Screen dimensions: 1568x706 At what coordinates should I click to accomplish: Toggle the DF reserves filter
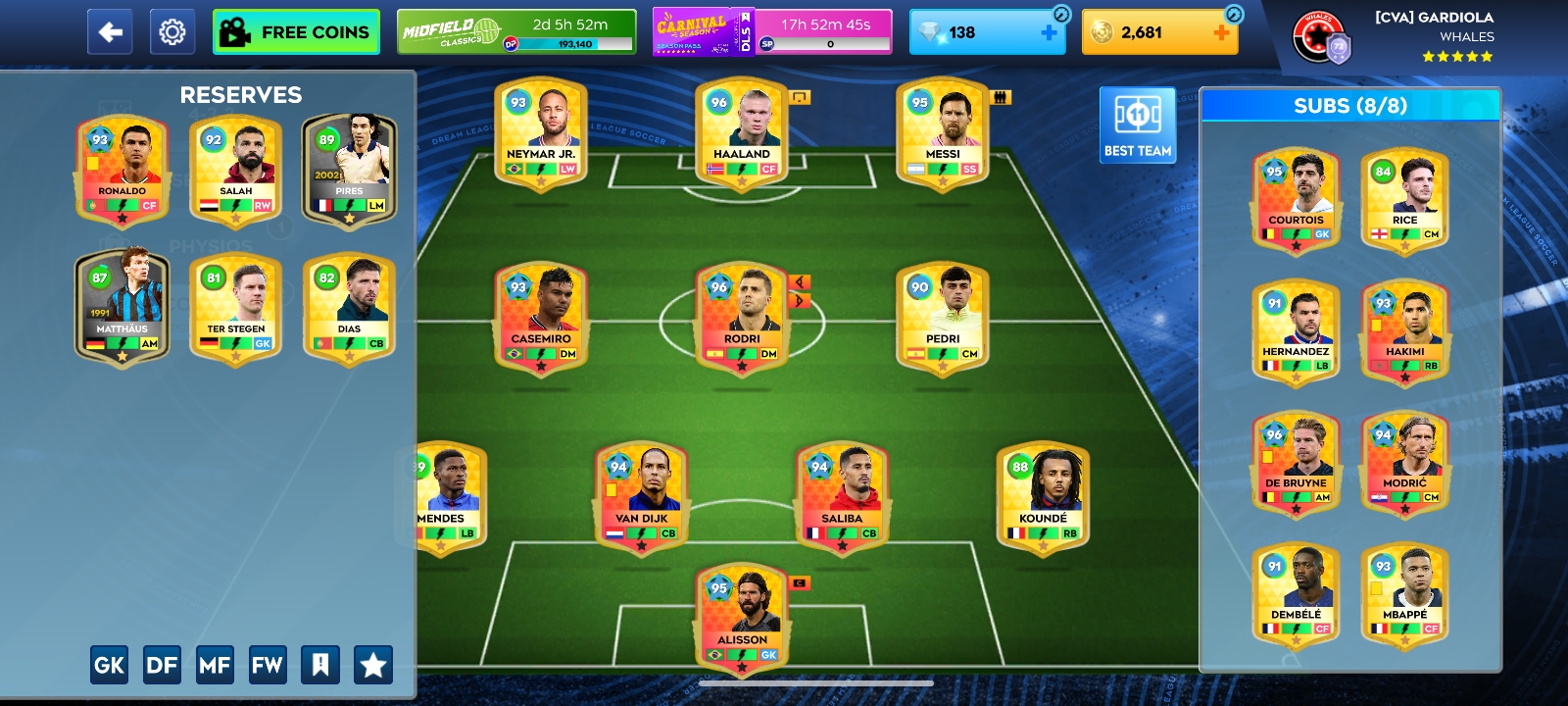click(162, 664)
